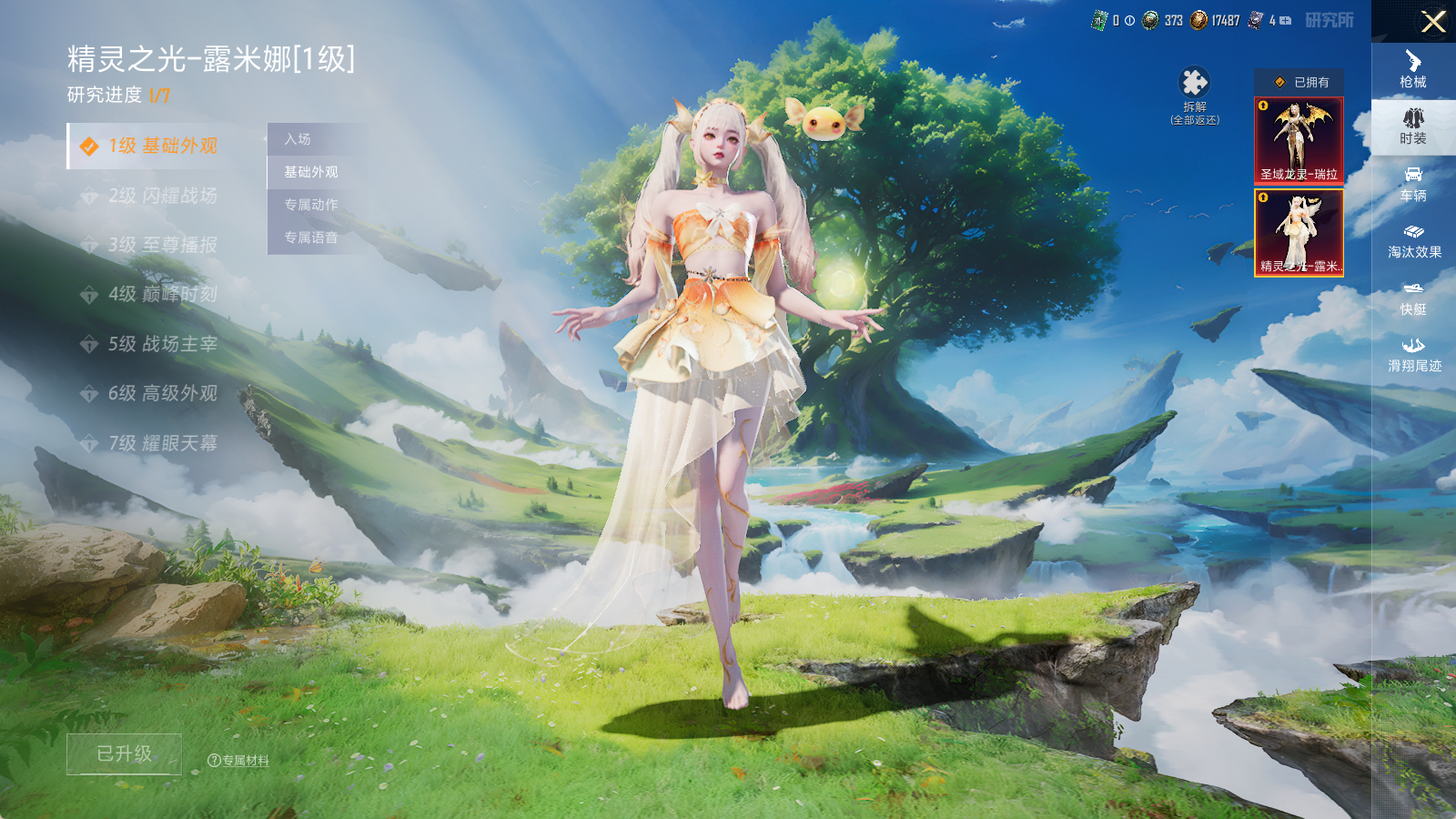The height and width of the screenshot is (819, 1456).
Task: Choose level 2 闪耀战场 stage
Action: tap(162, 196)
